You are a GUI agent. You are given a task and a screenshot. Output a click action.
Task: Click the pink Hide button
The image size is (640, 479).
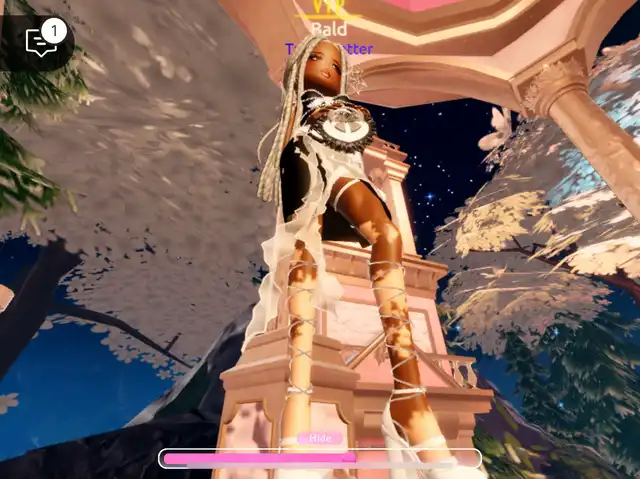(x=320, y=438)
